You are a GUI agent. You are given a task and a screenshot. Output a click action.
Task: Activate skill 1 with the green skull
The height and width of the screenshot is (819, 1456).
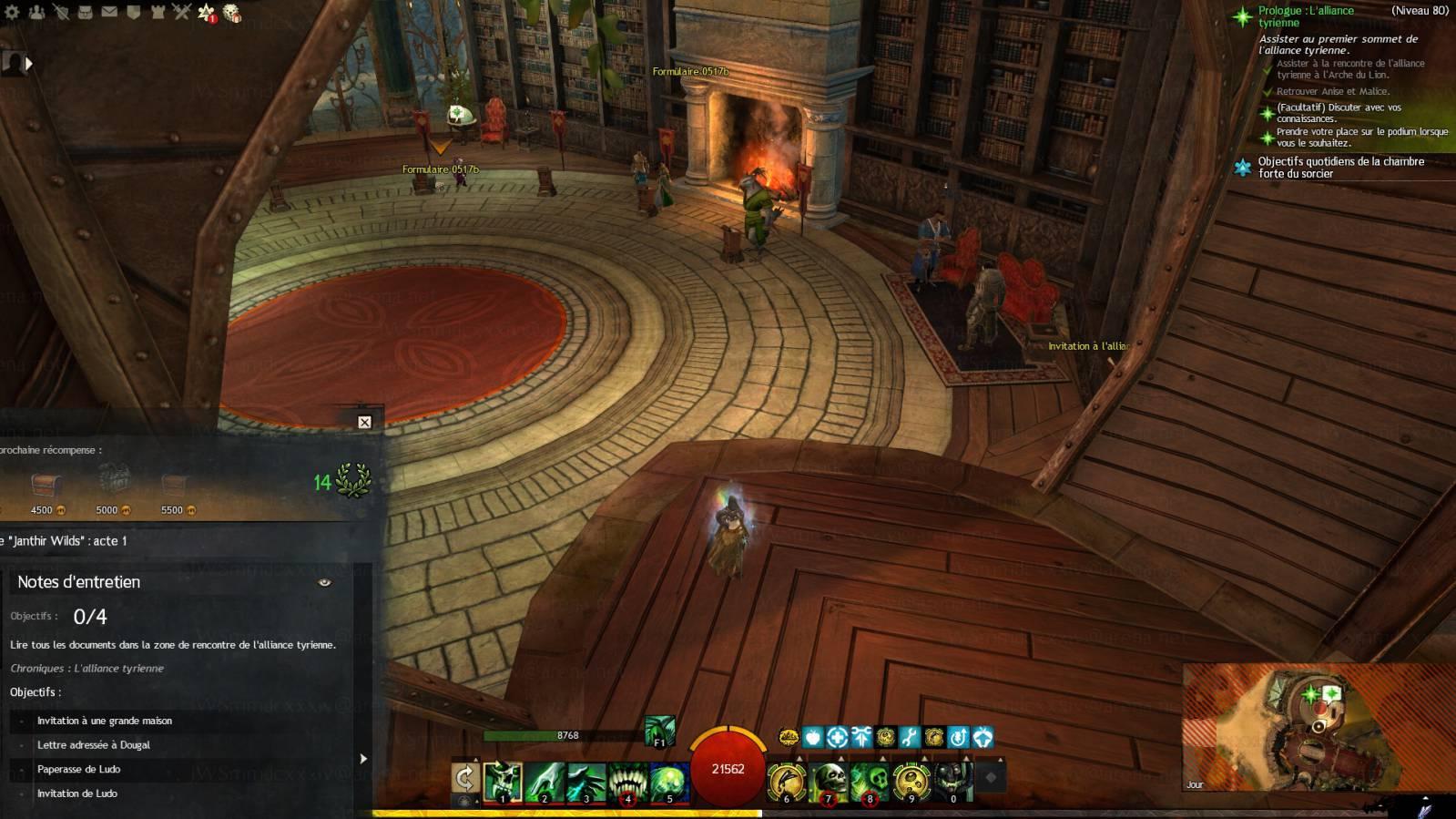tap(503, 782)
